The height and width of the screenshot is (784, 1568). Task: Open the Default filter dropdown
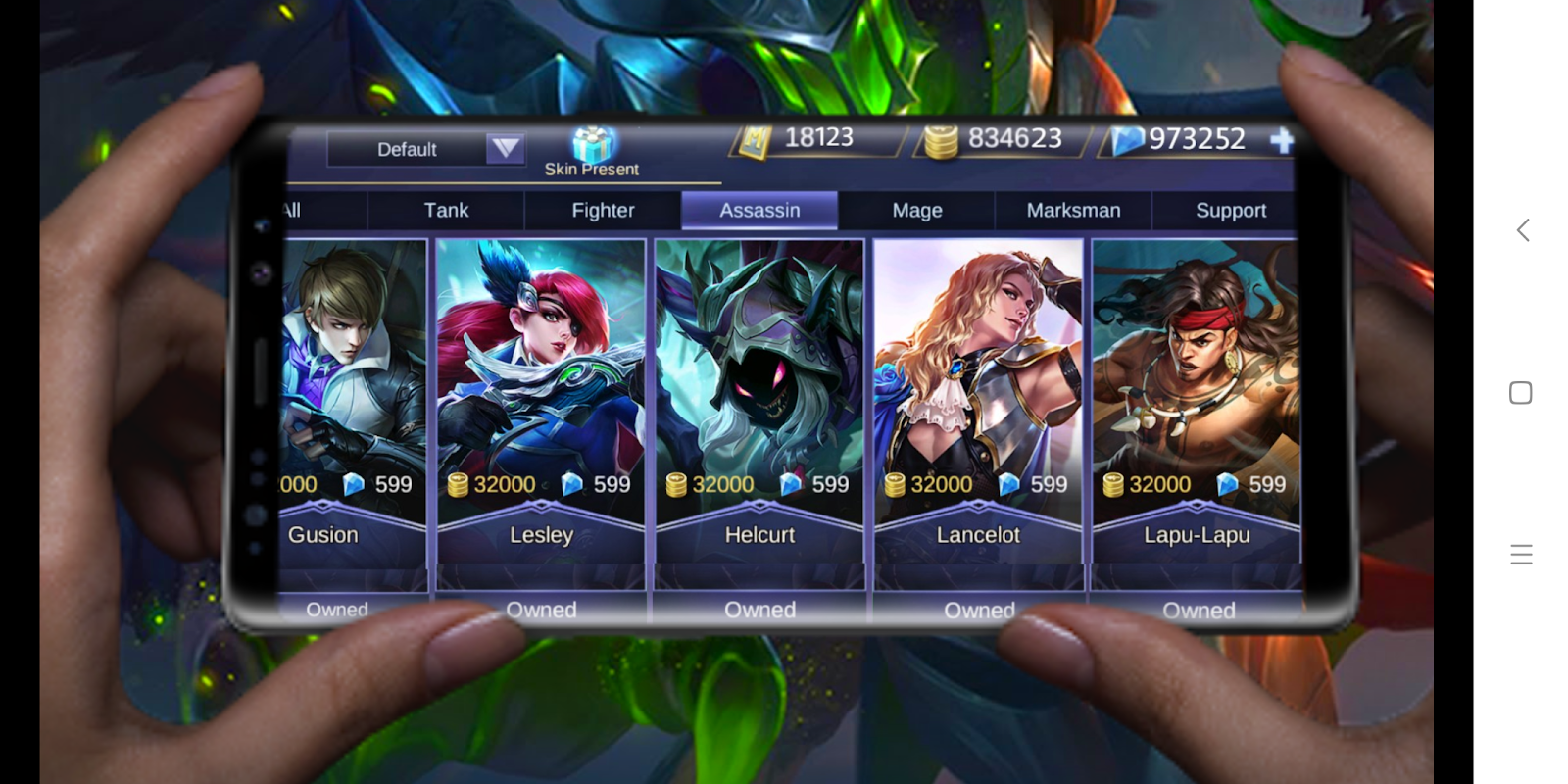click(426, 149)
